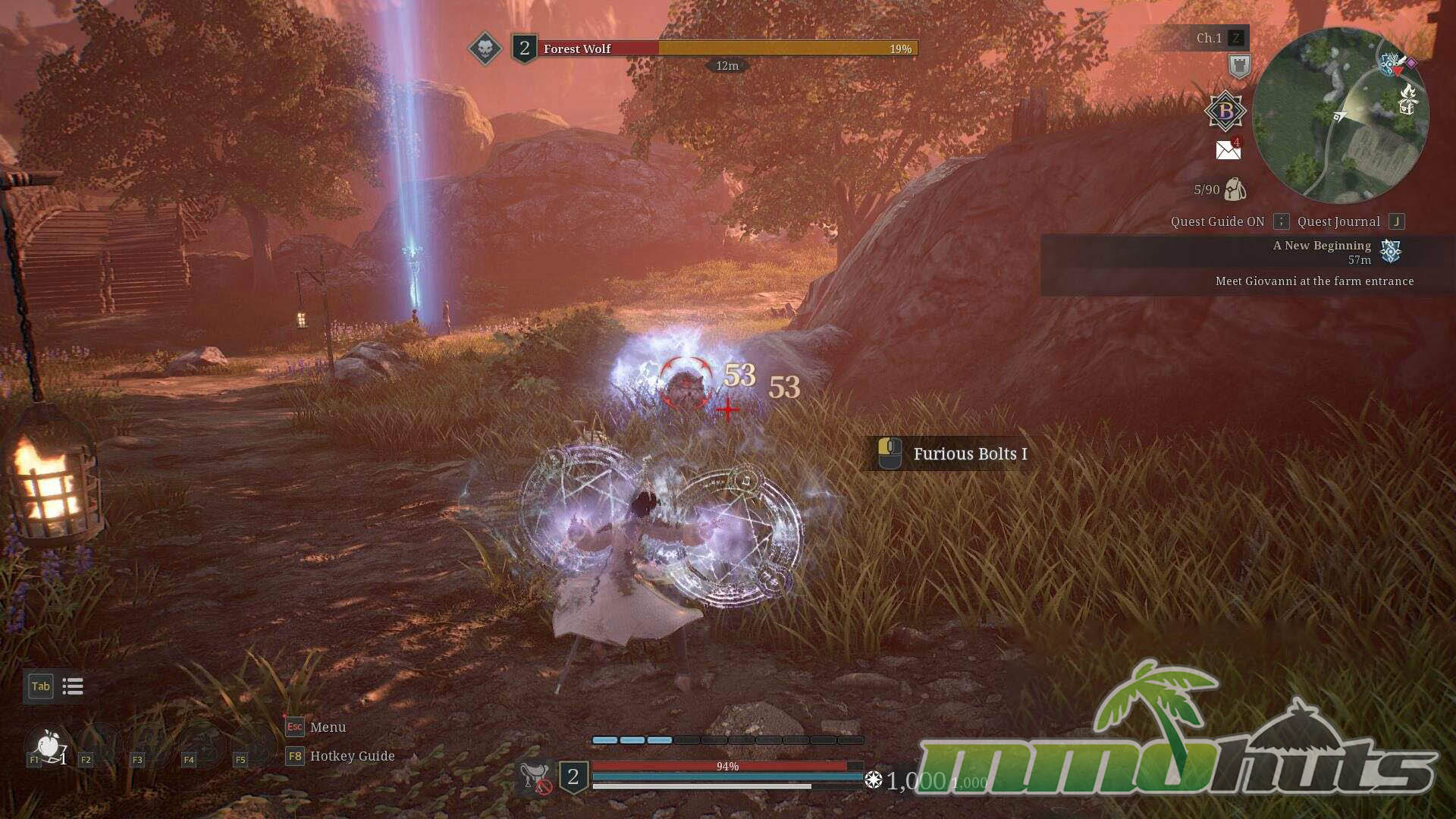The width and height of the screenshot is (1456, 819).
Task: Open the list menu icon beside Tab
Action: [73, 686]
